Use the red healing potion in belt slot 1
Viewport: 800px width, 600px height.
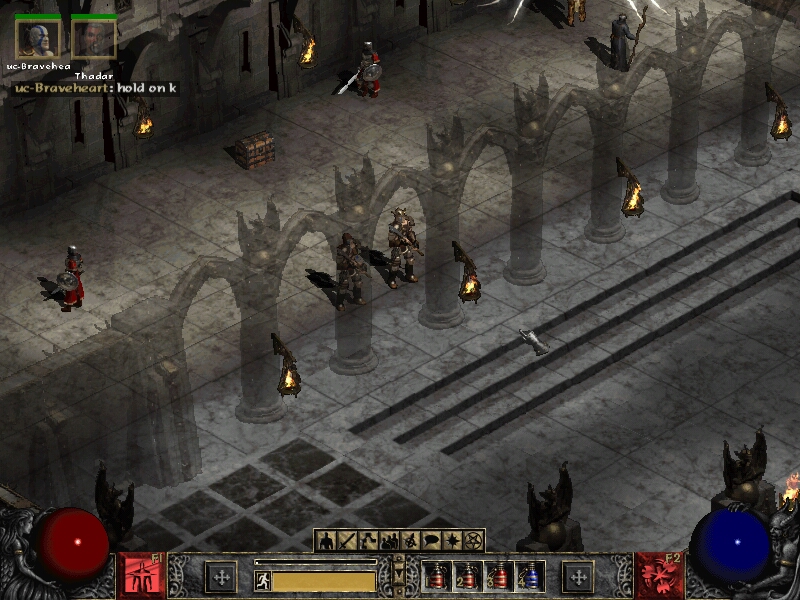click(437, 576)
